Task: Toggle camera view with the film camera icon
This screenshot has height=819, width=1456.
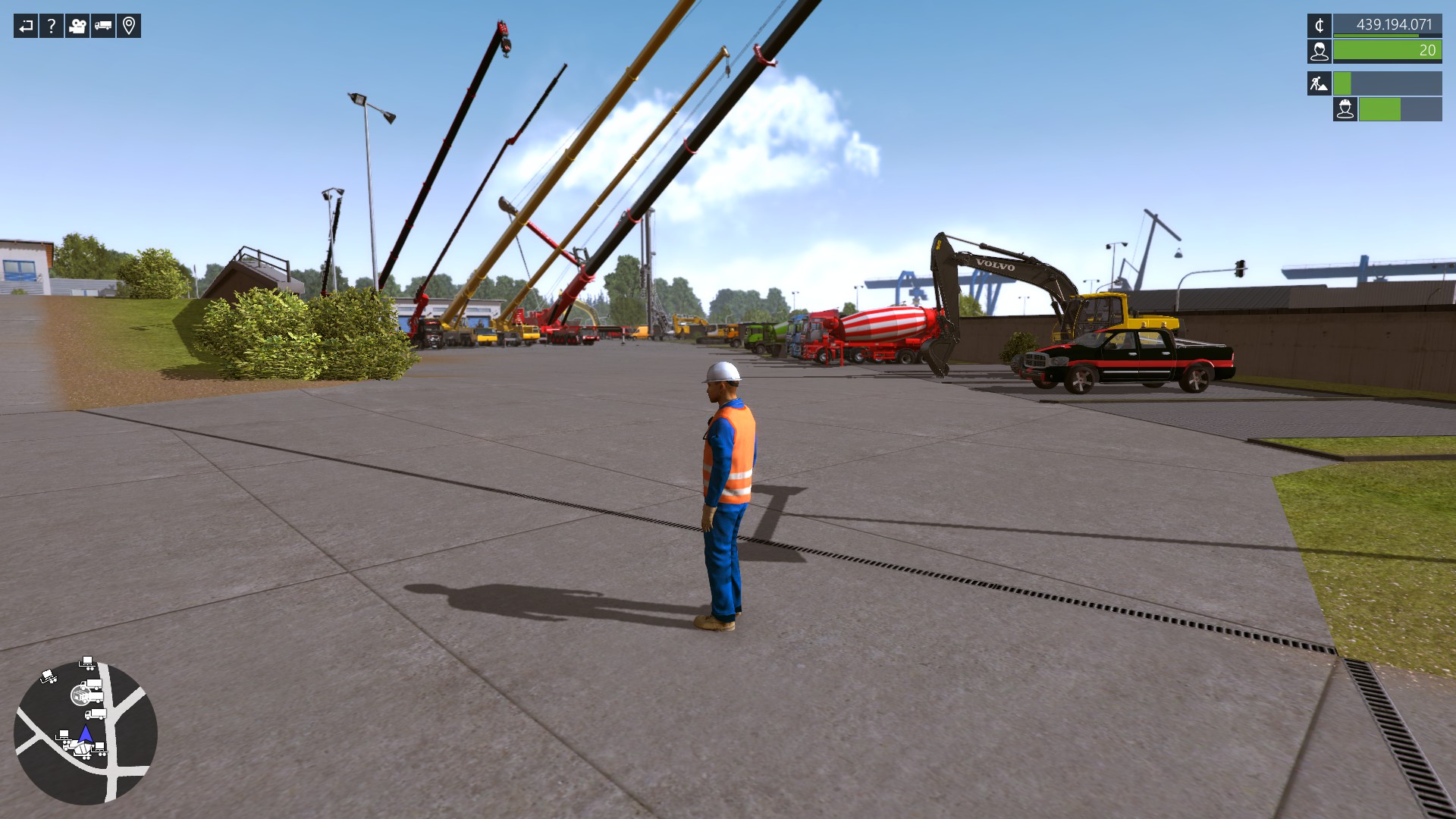Action: point(76,26)
